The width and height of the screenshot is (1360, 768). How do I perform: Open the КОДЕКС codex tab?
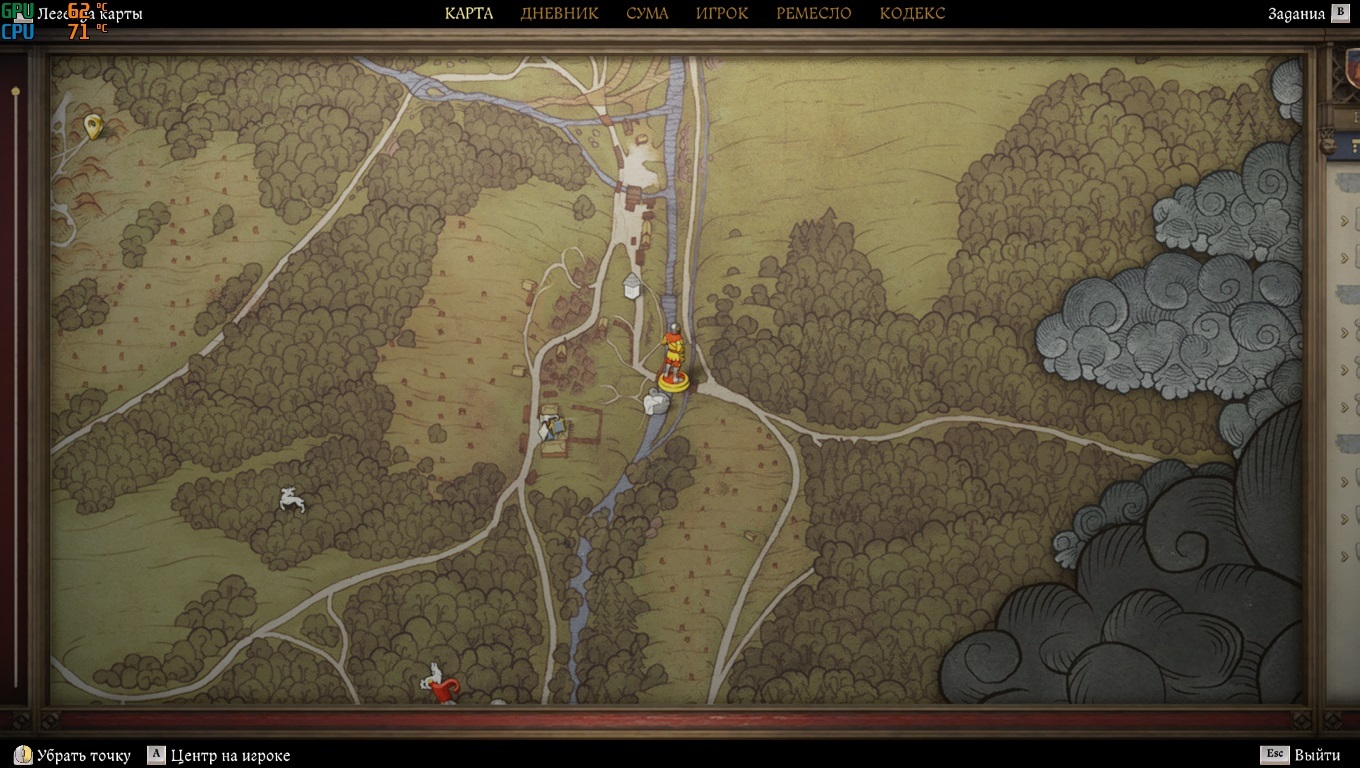(x=912, y=13)
